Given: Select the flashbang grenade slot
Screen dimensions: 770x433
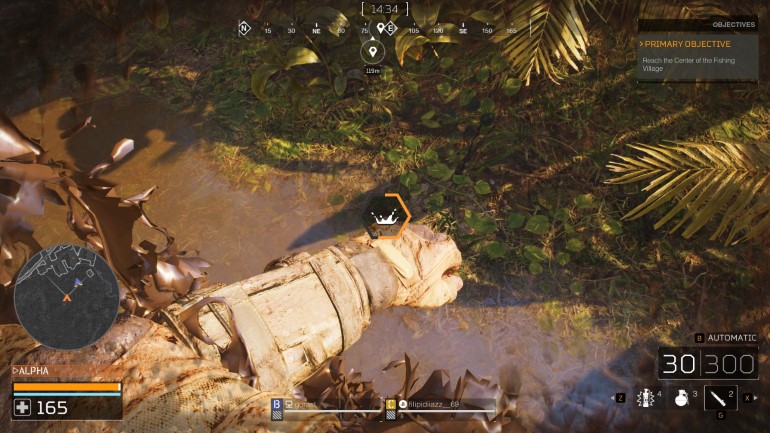Looking at the screenshot, I should (647, 397).
